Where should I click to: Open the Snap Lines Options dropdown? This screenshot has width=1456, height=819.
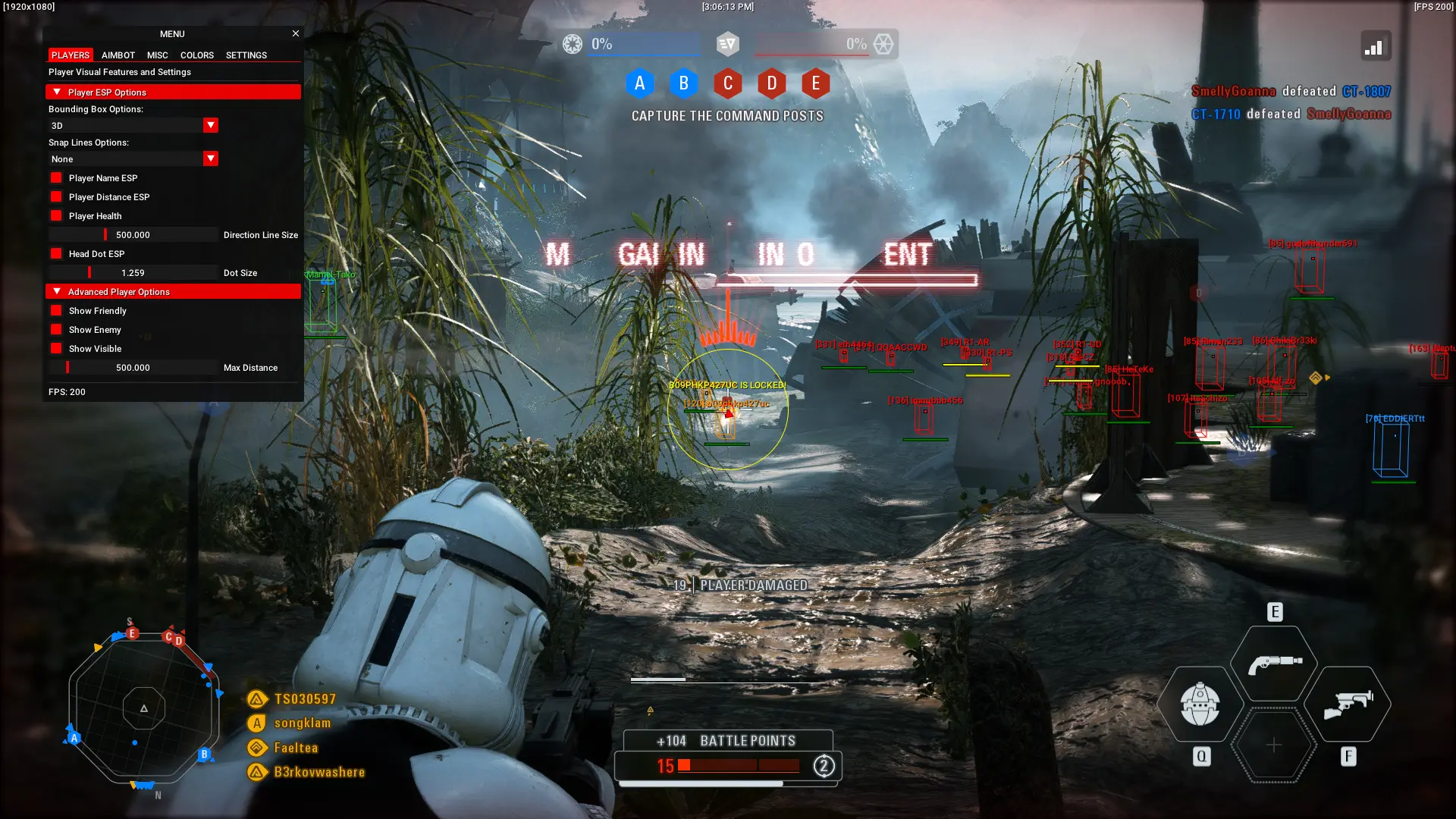(211, 158)
